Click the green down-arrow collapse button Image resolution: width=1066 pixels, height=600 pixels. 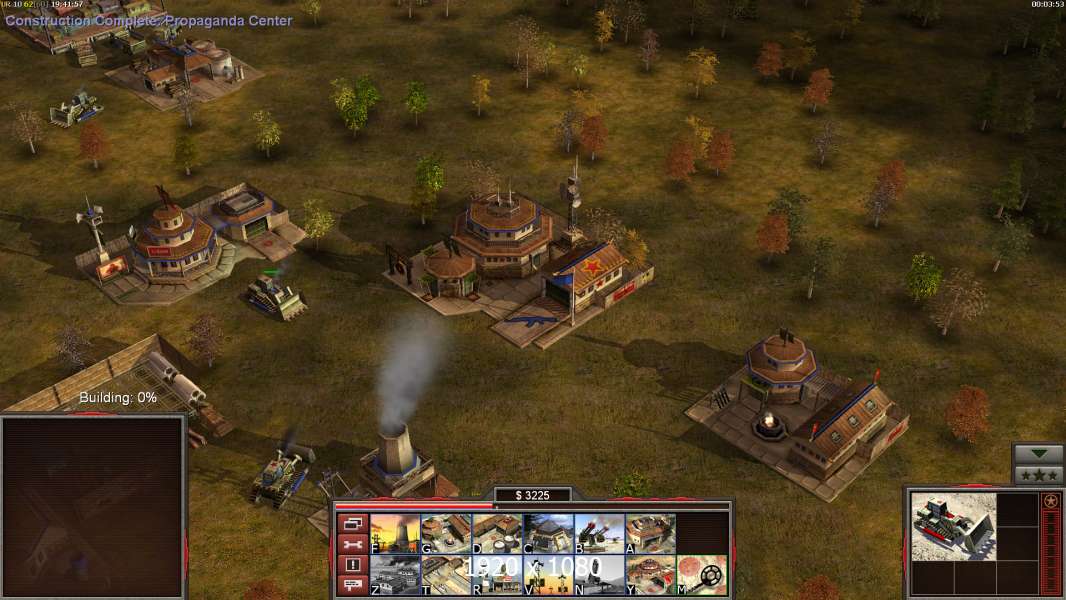pos(1038,455)
